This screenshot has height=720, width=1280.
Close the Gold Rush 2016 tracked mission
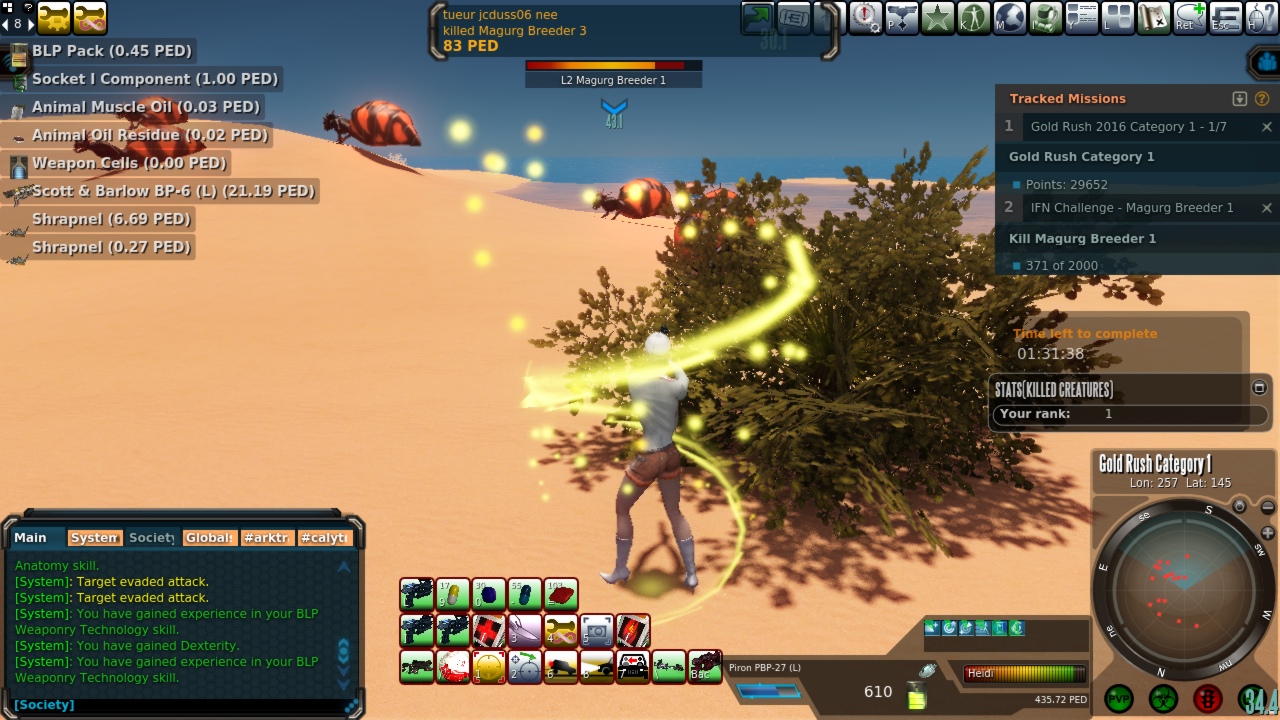[x=1266, y=127]
